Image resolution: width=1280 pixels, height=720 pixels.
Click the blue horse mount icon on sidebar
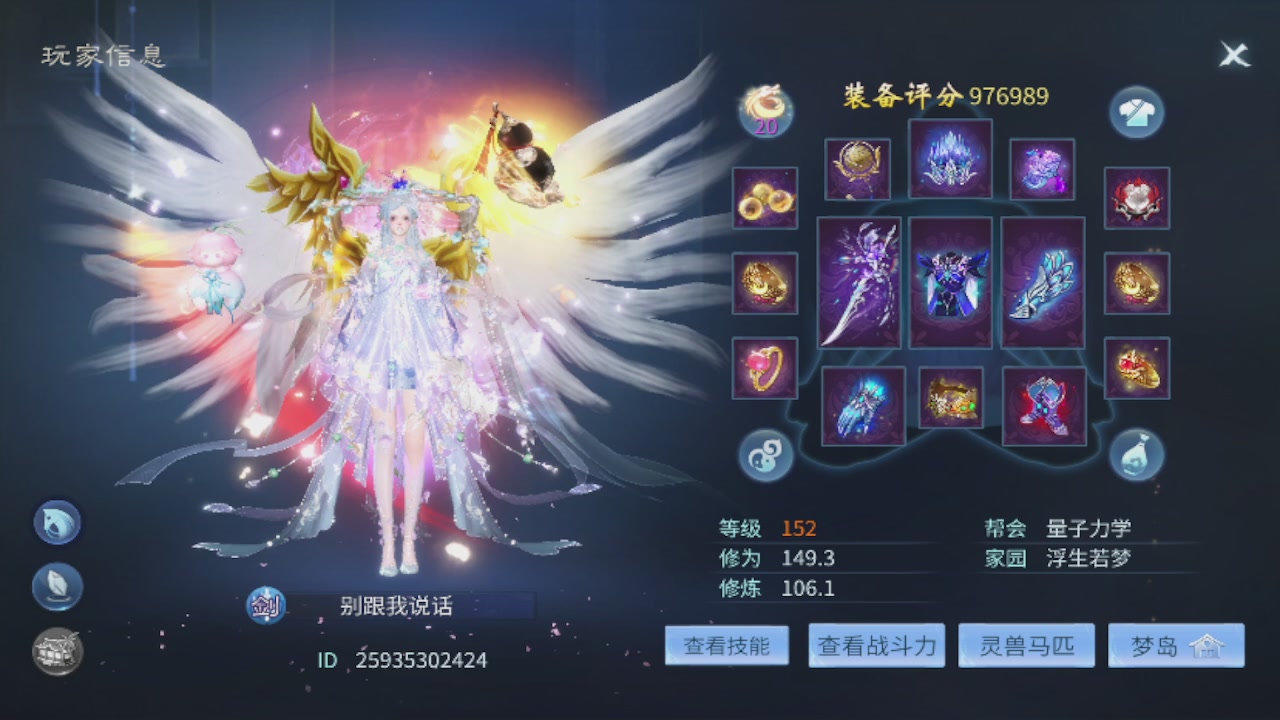pos(56,522)
